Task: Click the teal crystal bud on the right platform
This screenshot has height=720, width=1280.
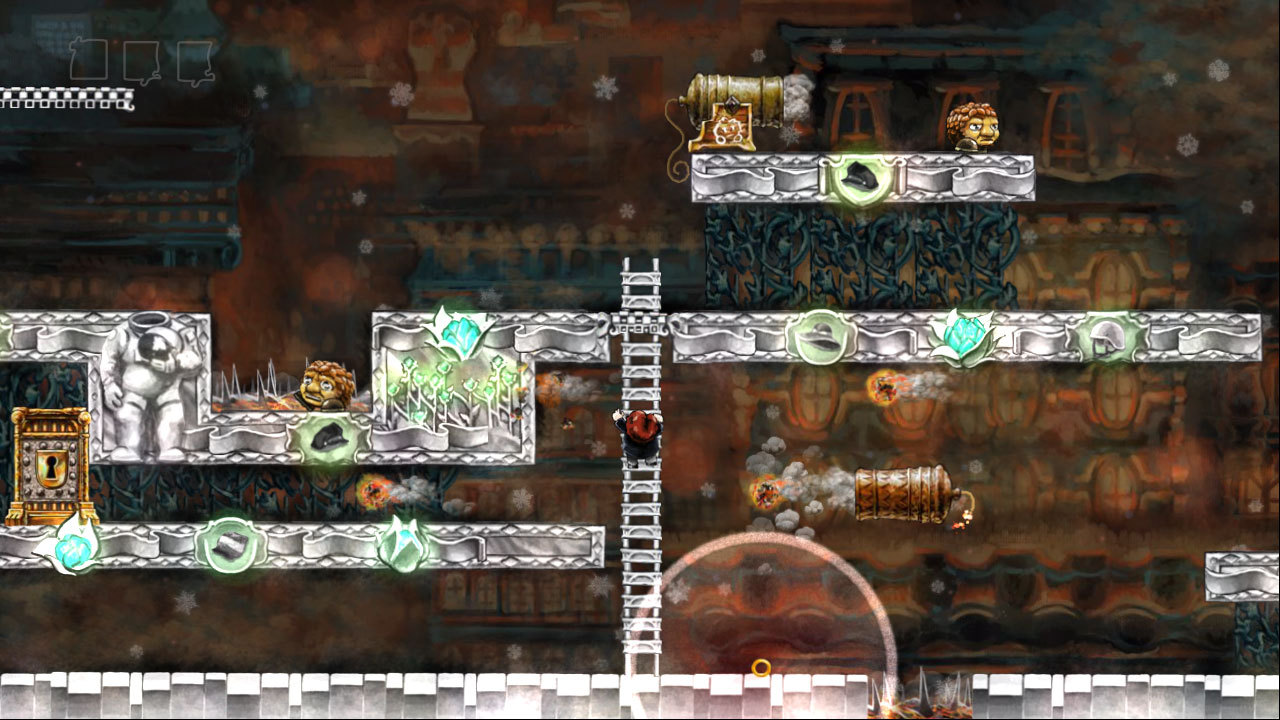Action: [962, 338]
